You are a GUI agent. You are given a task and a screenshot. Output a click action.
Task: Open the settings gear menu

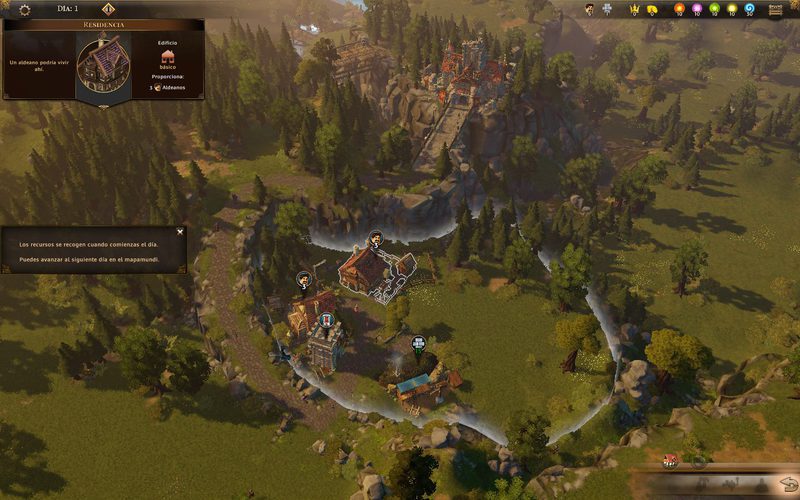coord(25,9)
